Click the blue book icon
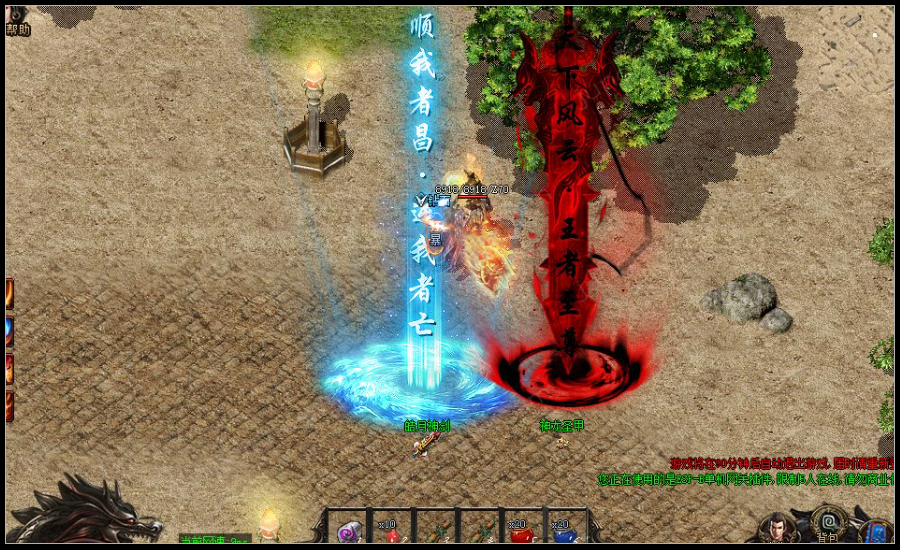900x550 pixels. tap(877, 530)
